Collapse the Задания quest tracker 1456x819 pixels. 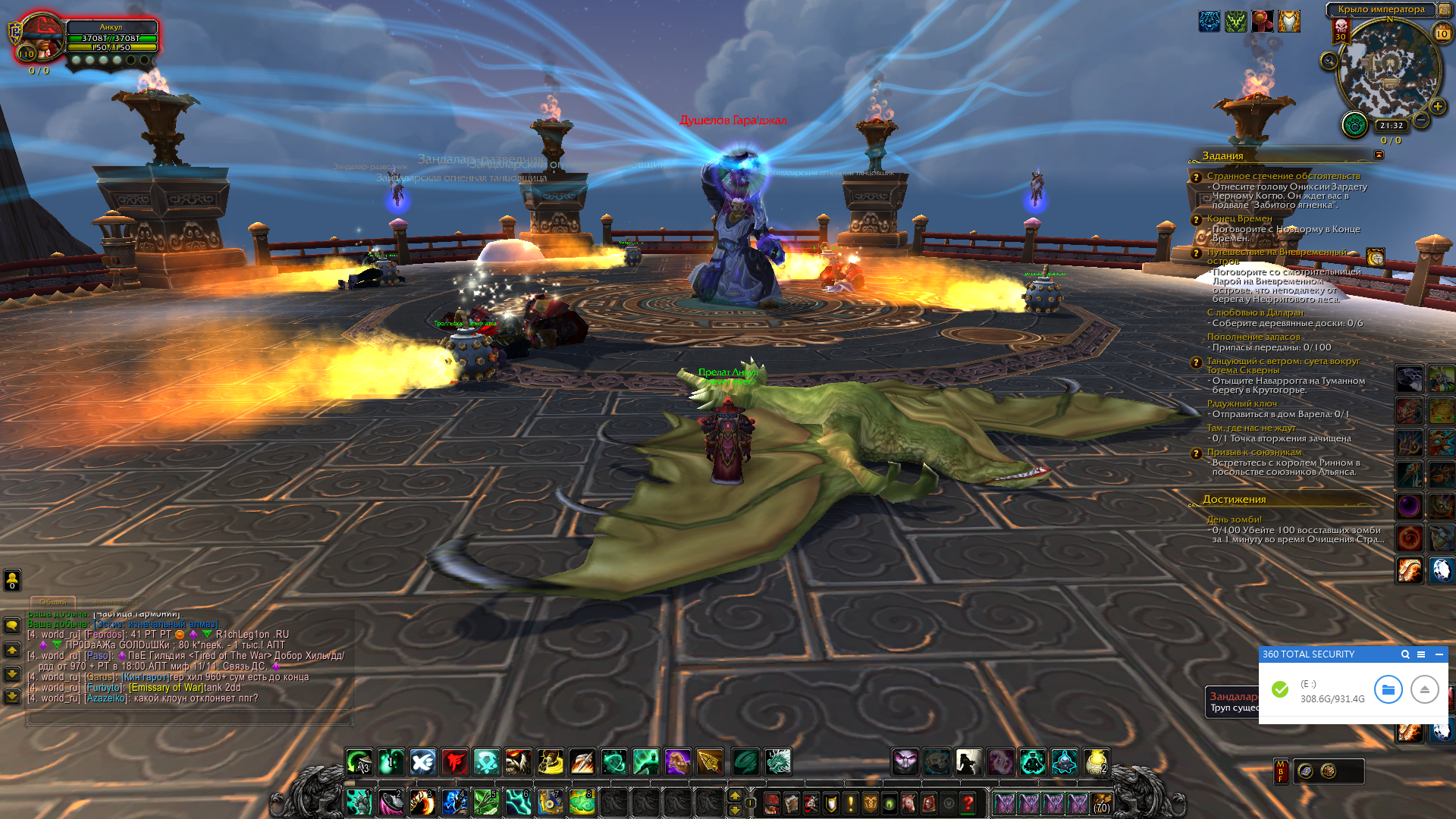click(x=1379, y=155)
